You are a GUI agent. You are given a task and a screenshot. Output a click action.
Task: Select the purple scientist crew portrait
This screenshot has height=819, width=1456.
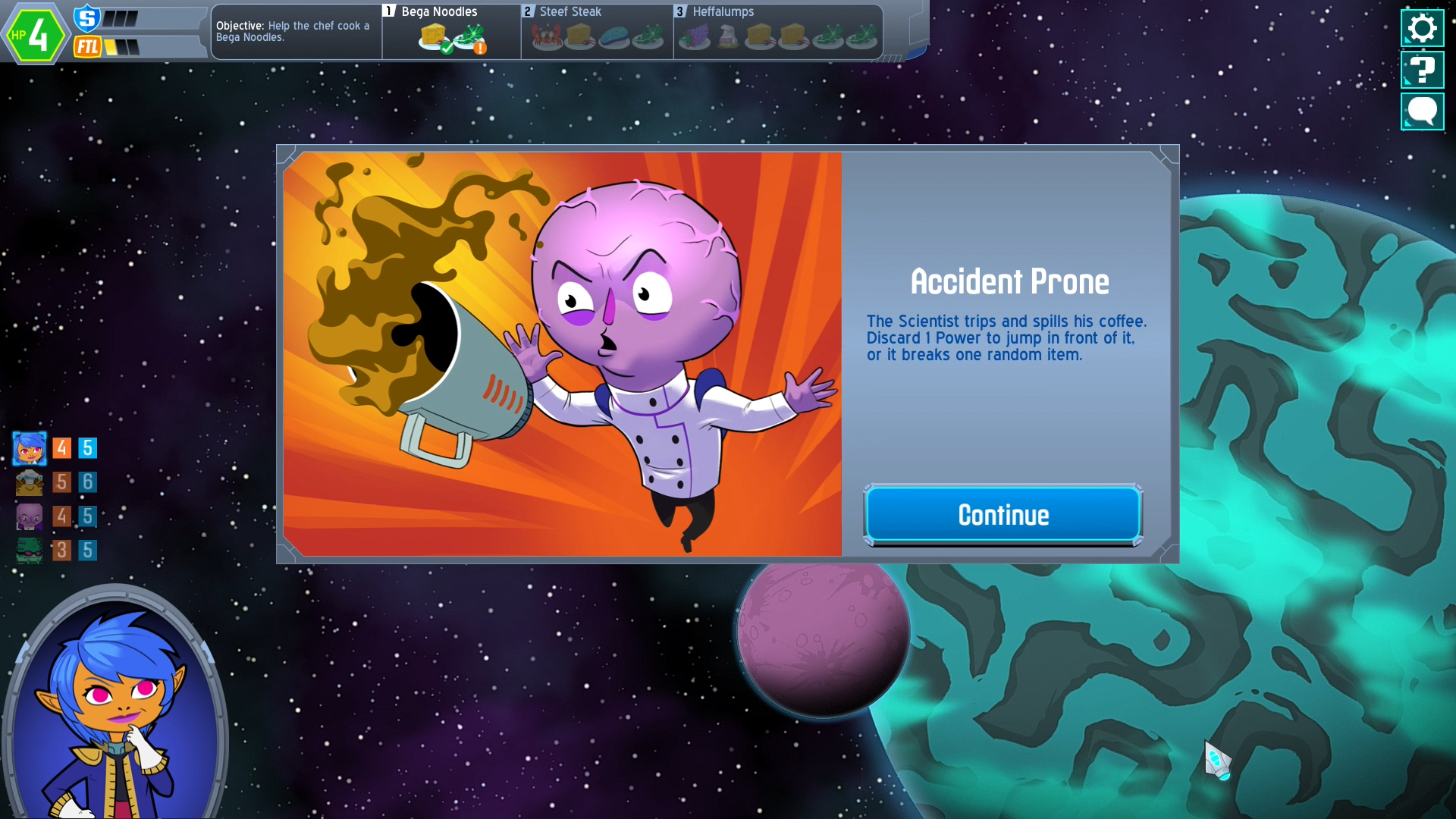[30, 517]
